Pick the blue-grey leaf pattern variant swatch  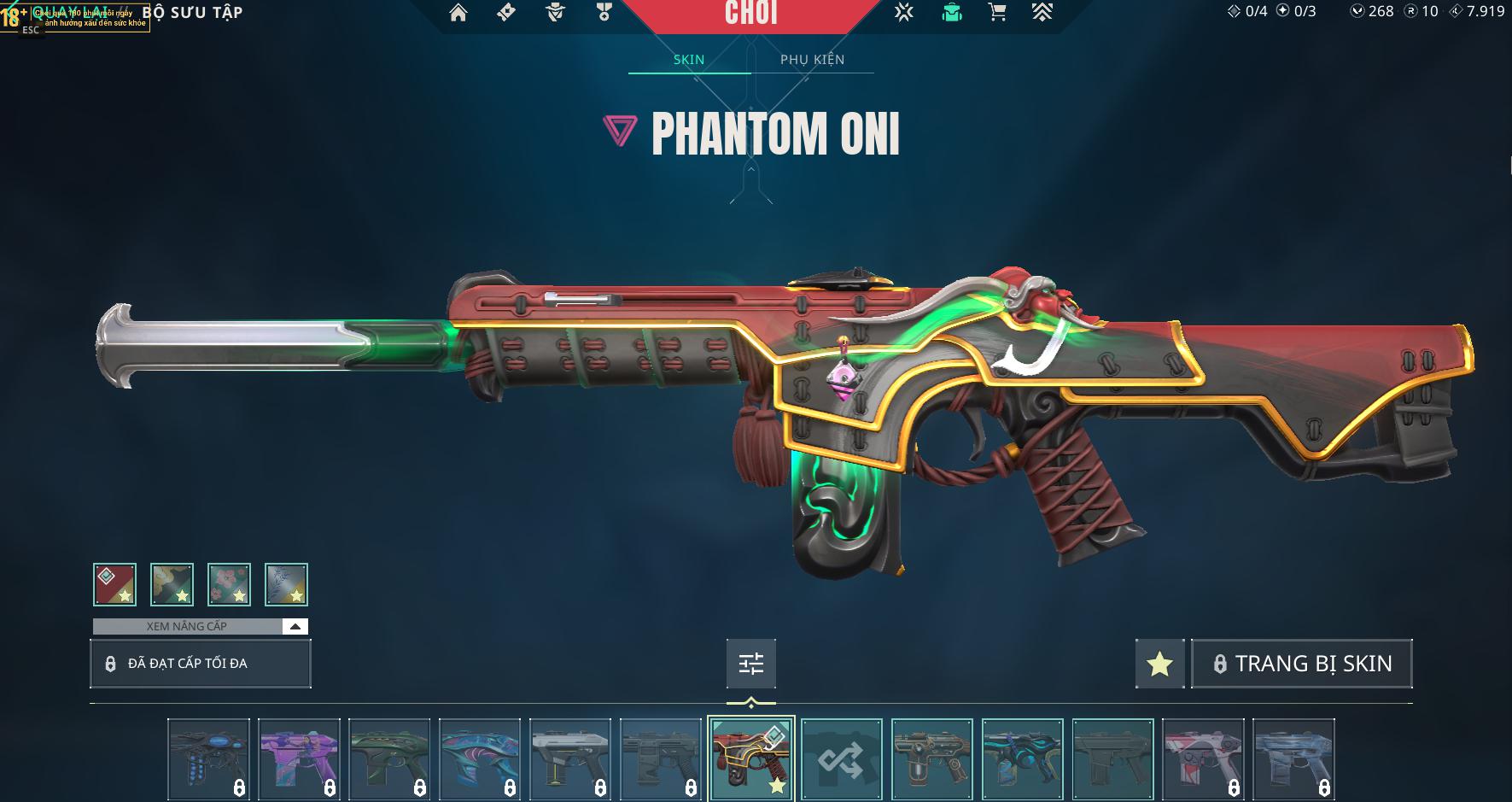(x=286, y=585)
